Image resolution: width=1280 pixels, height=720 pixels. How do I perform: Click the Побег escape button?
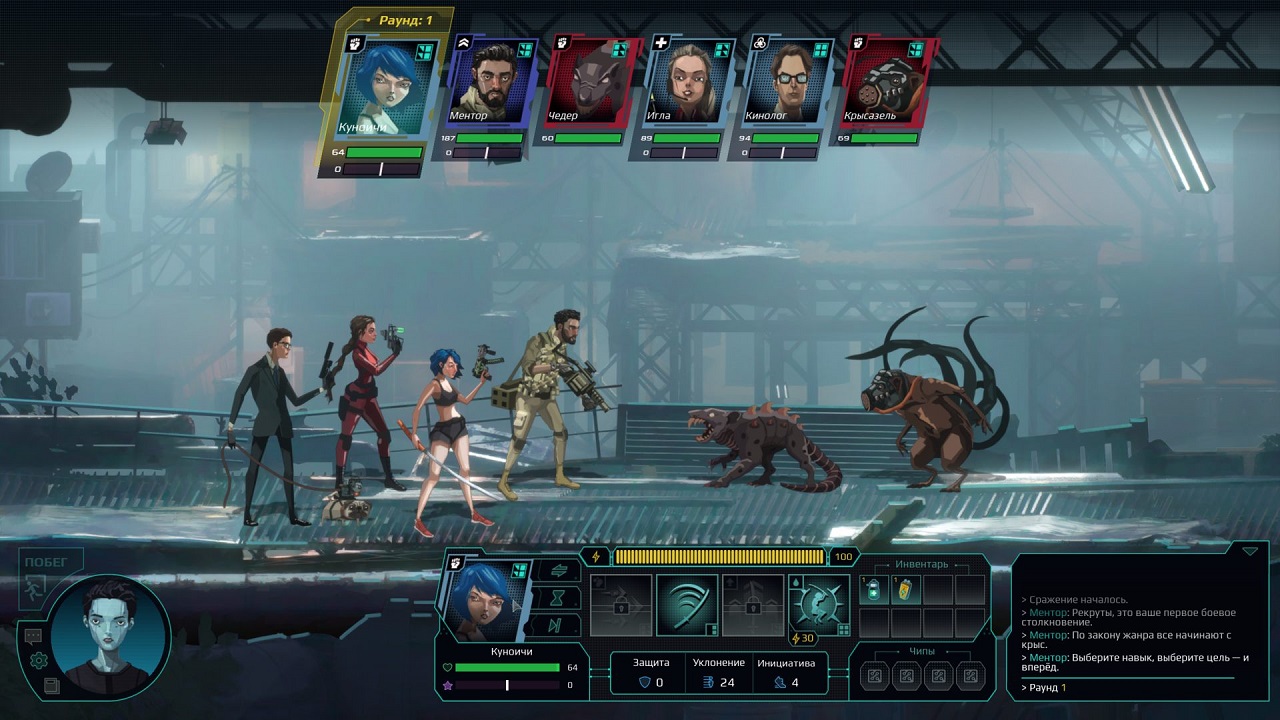[48, 574]
